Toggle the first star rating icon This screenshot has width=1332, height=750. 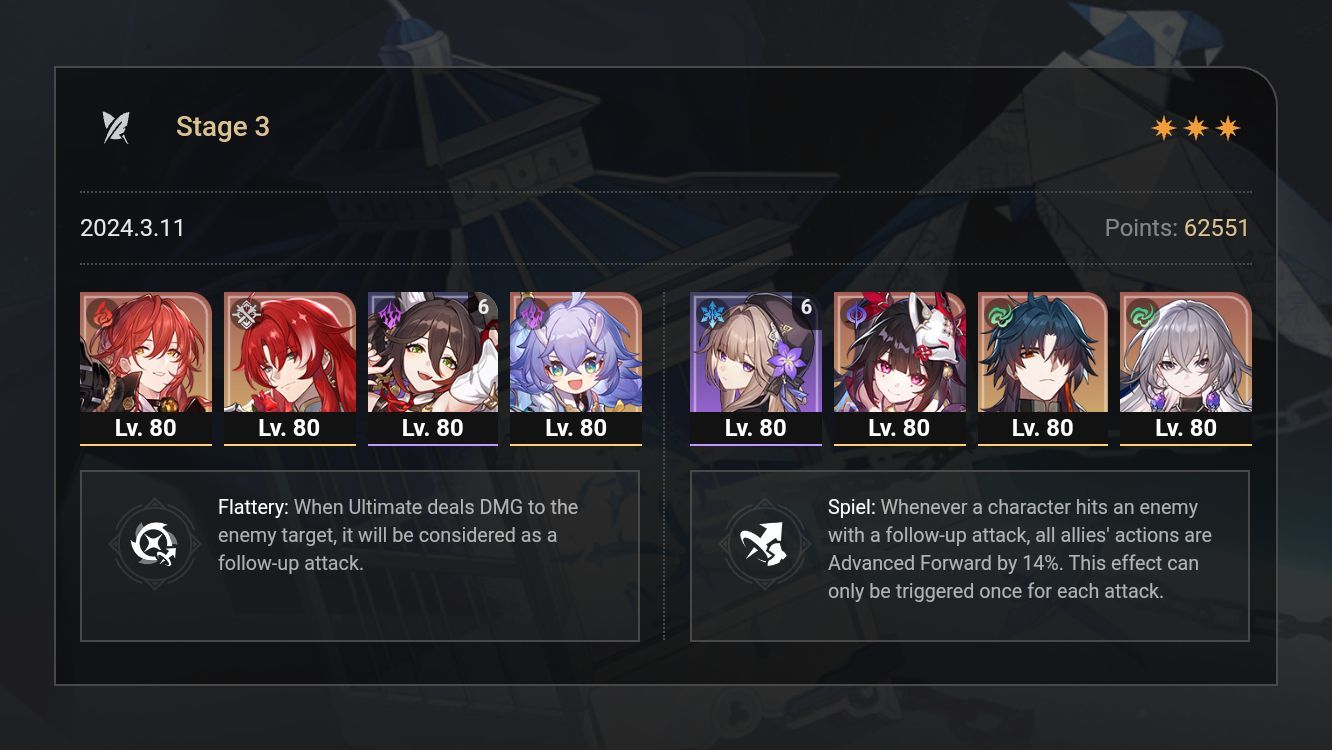coord(1163,127)
